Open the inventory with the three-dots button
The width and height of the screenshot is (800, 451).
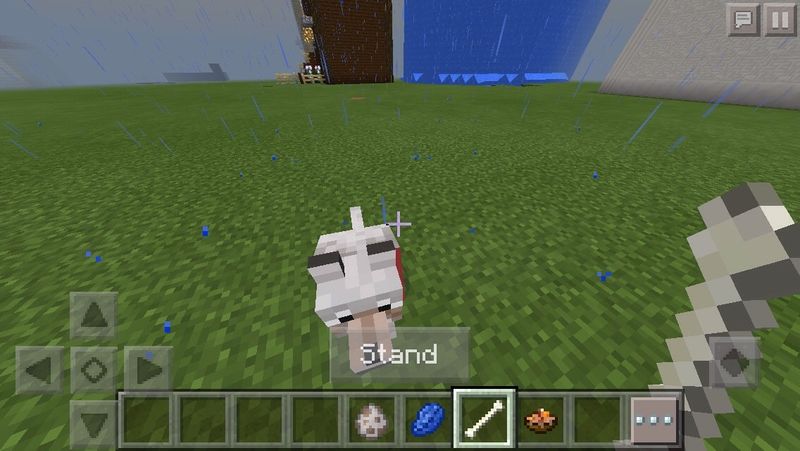point(656,420)
